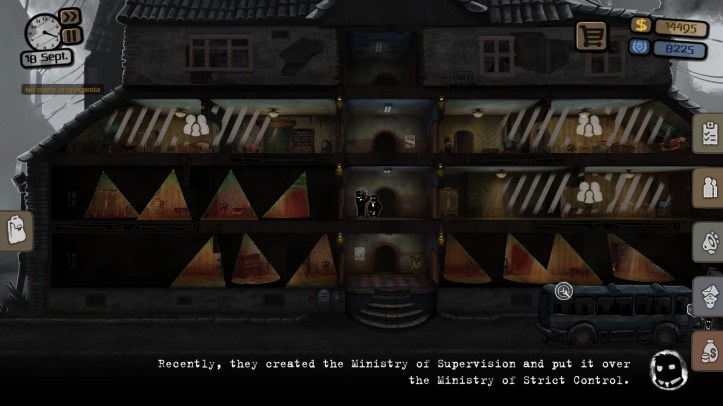Open the megaphone directives tab
The width and height of the screenshot is (723, 406).
tap(709, 242)
